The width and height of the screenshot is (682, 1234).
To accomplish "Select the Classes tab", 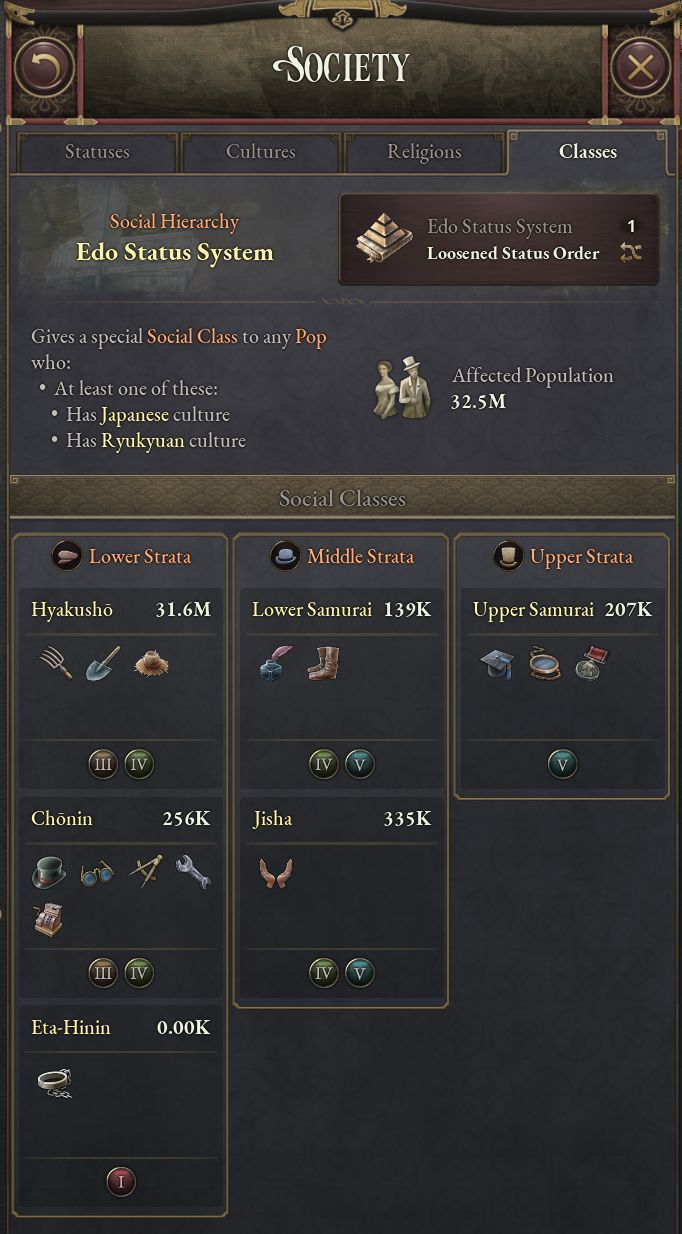I will 587,152.
